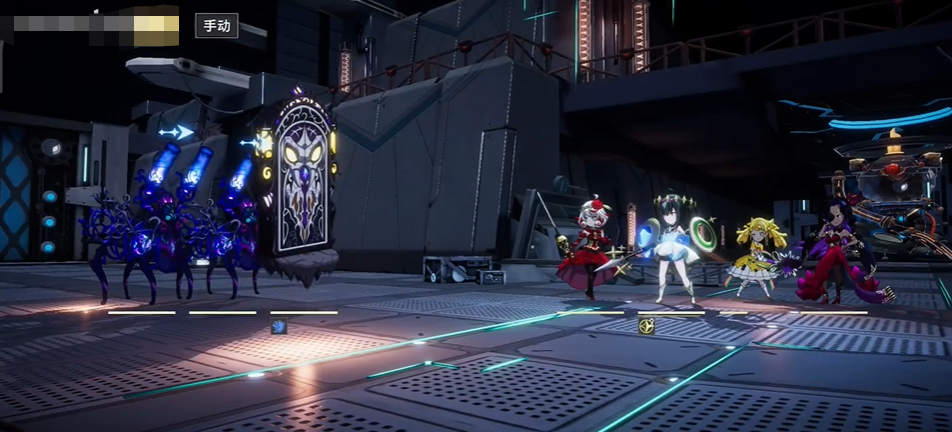Inspect the gold buff icon under ally health bar
Screen dimensions: 952x432
pos(646,326)
